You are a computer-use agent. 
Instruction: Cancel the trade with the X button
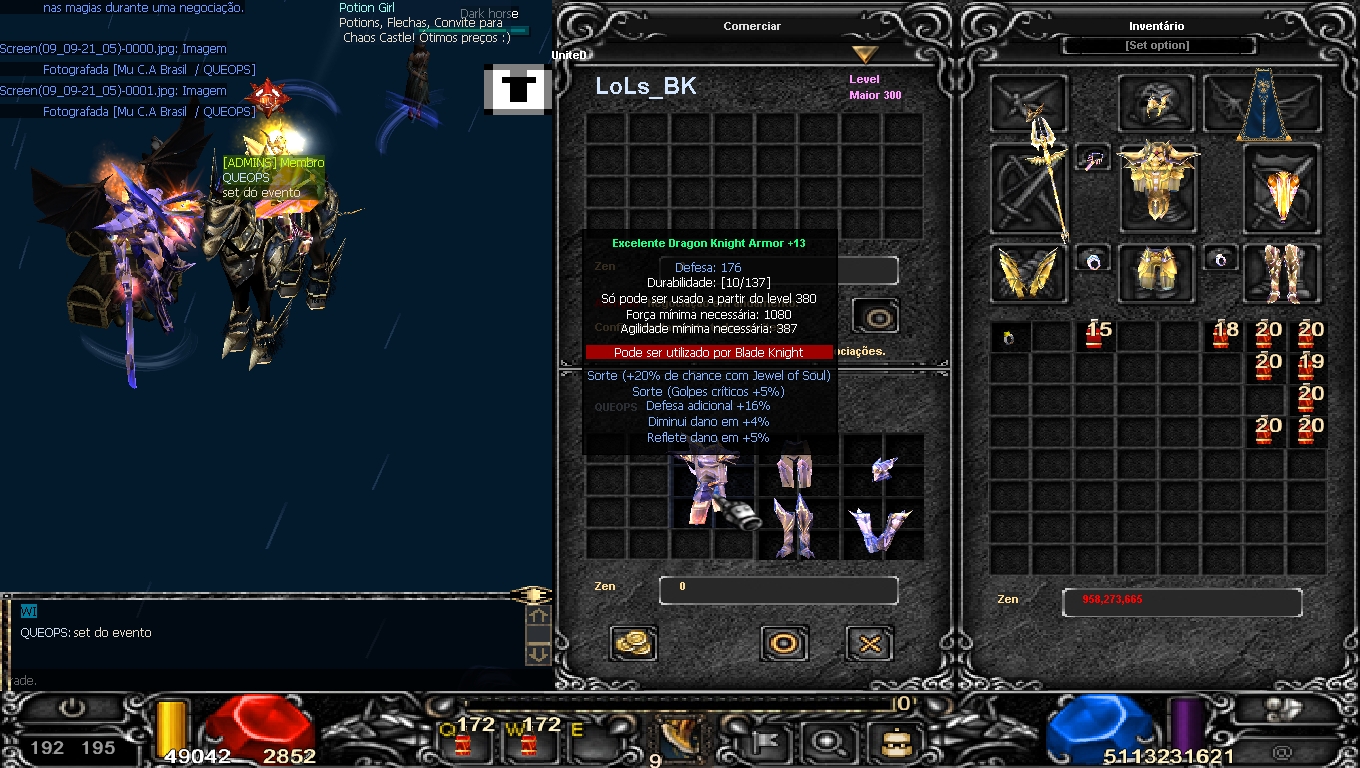870,643
